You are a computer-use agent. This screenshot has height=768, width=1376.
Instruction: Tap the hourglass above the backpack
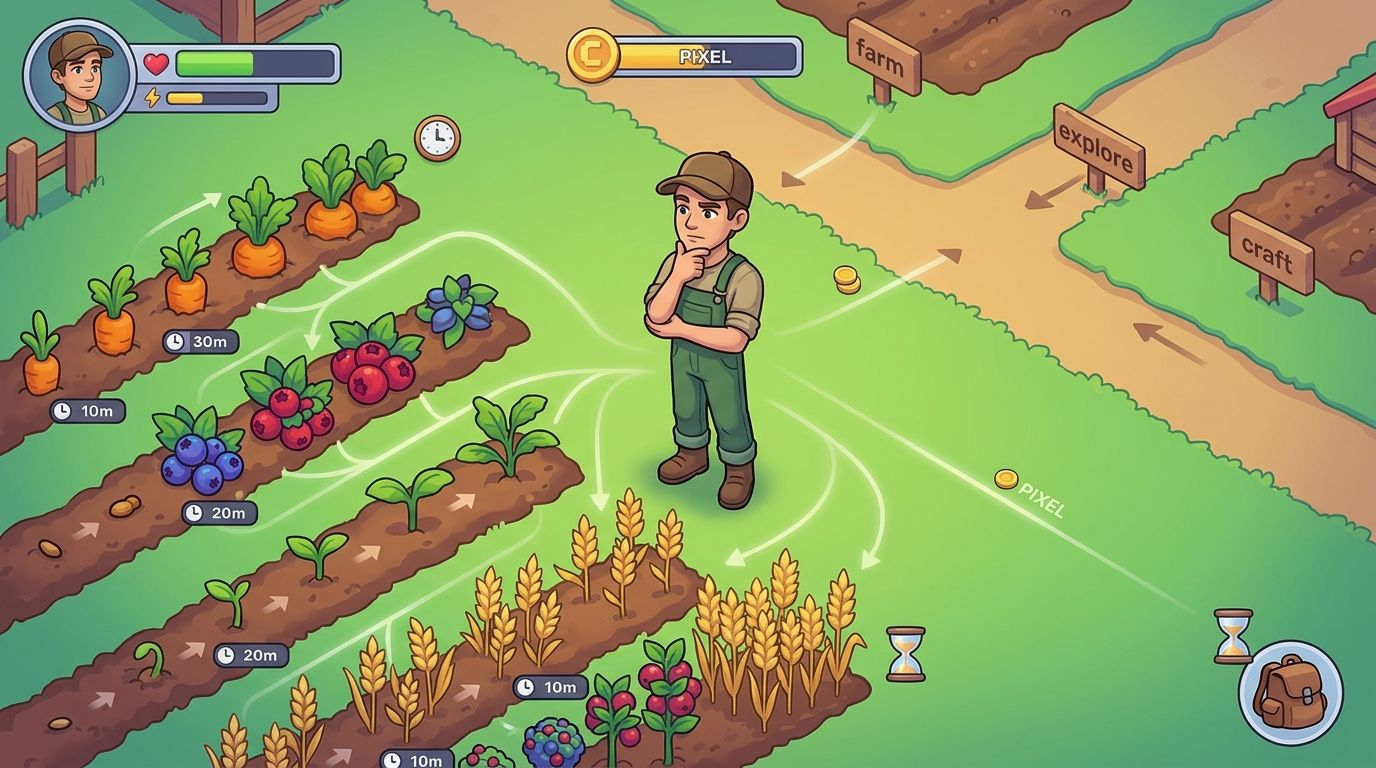point(1233,636)
